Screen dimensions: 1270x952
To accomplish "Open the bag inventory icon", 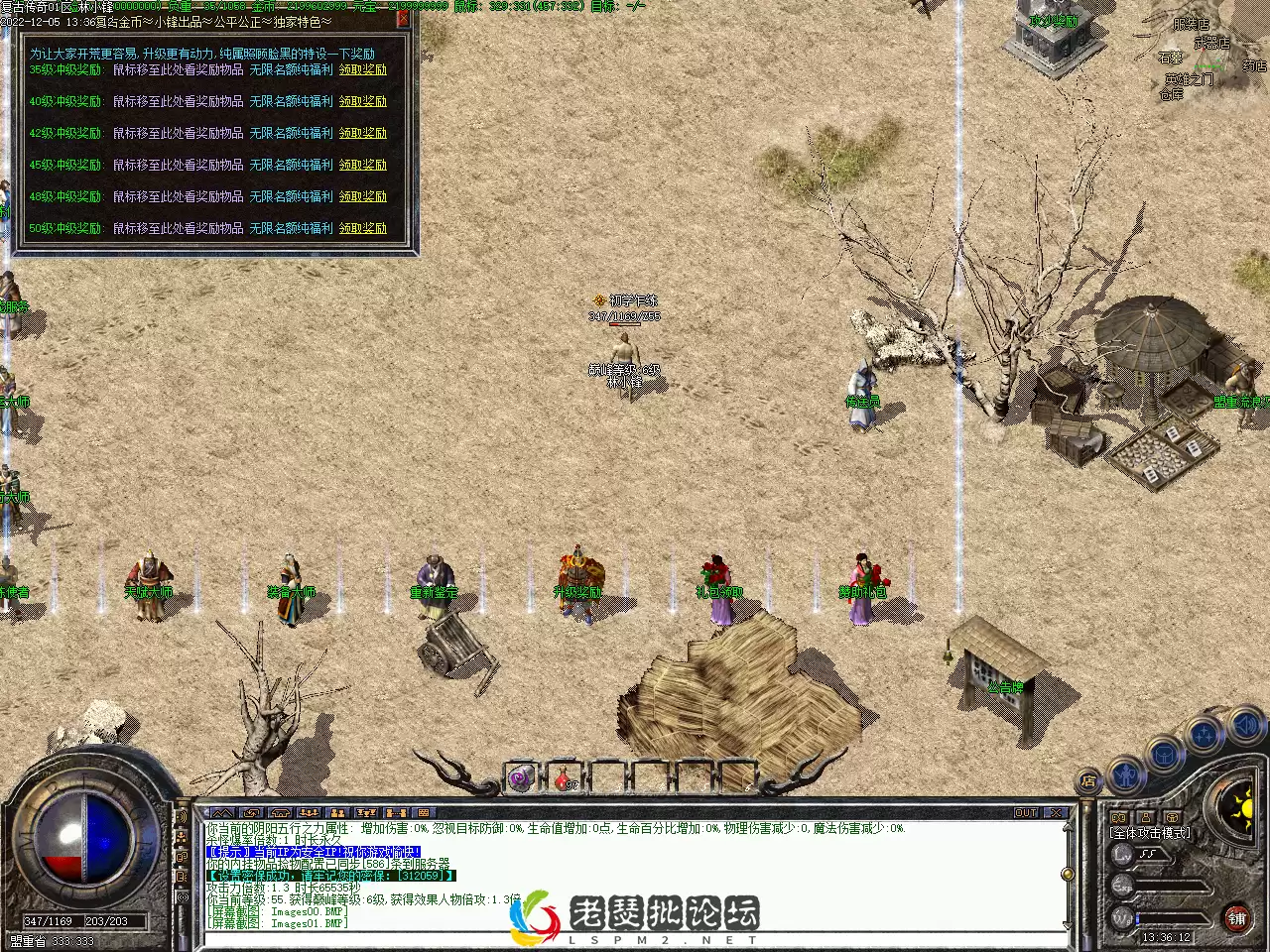I will [1163, 756].
